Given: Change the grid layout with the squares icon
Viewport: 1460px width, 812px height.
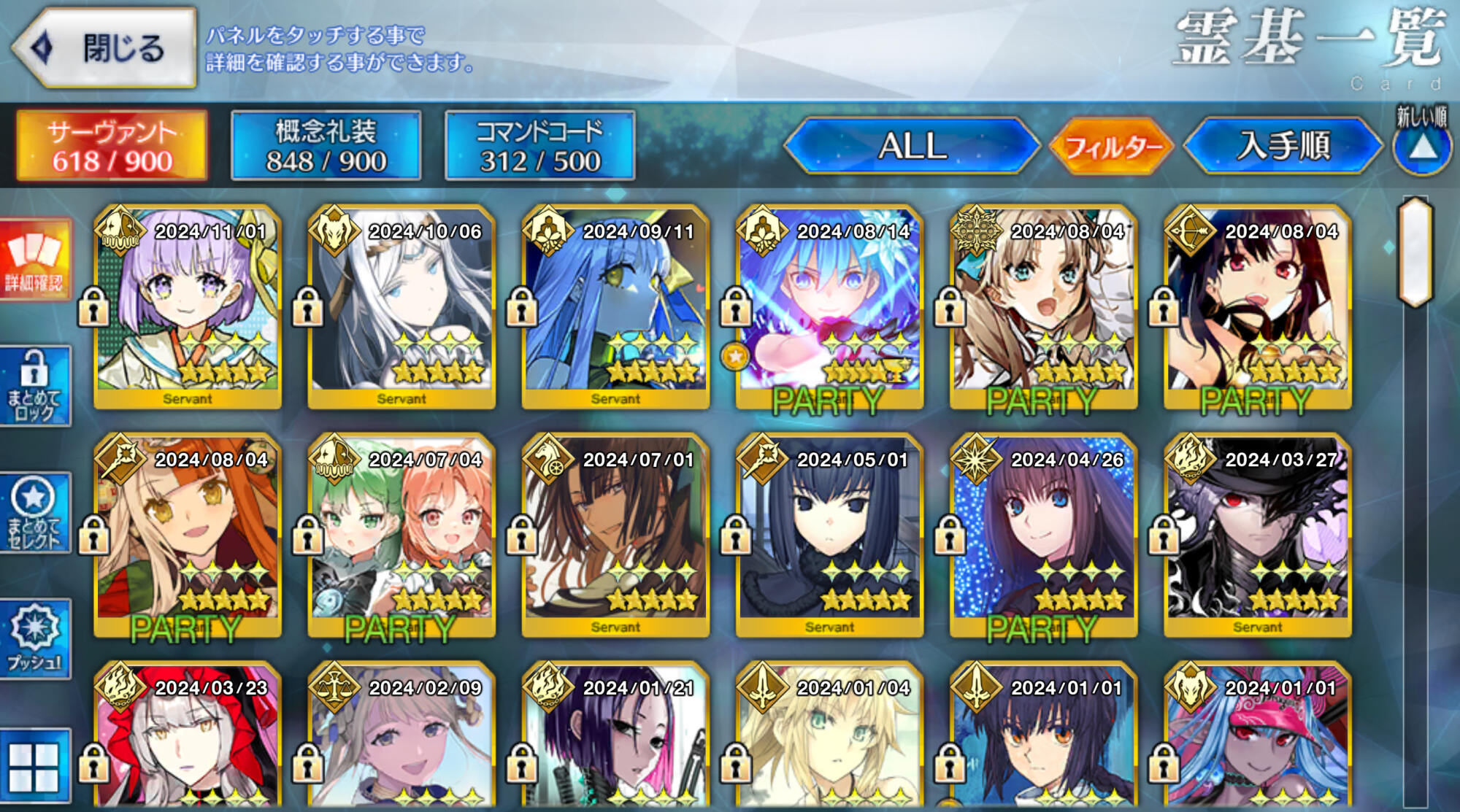Looking at the screenshot, I should point(35,767).
